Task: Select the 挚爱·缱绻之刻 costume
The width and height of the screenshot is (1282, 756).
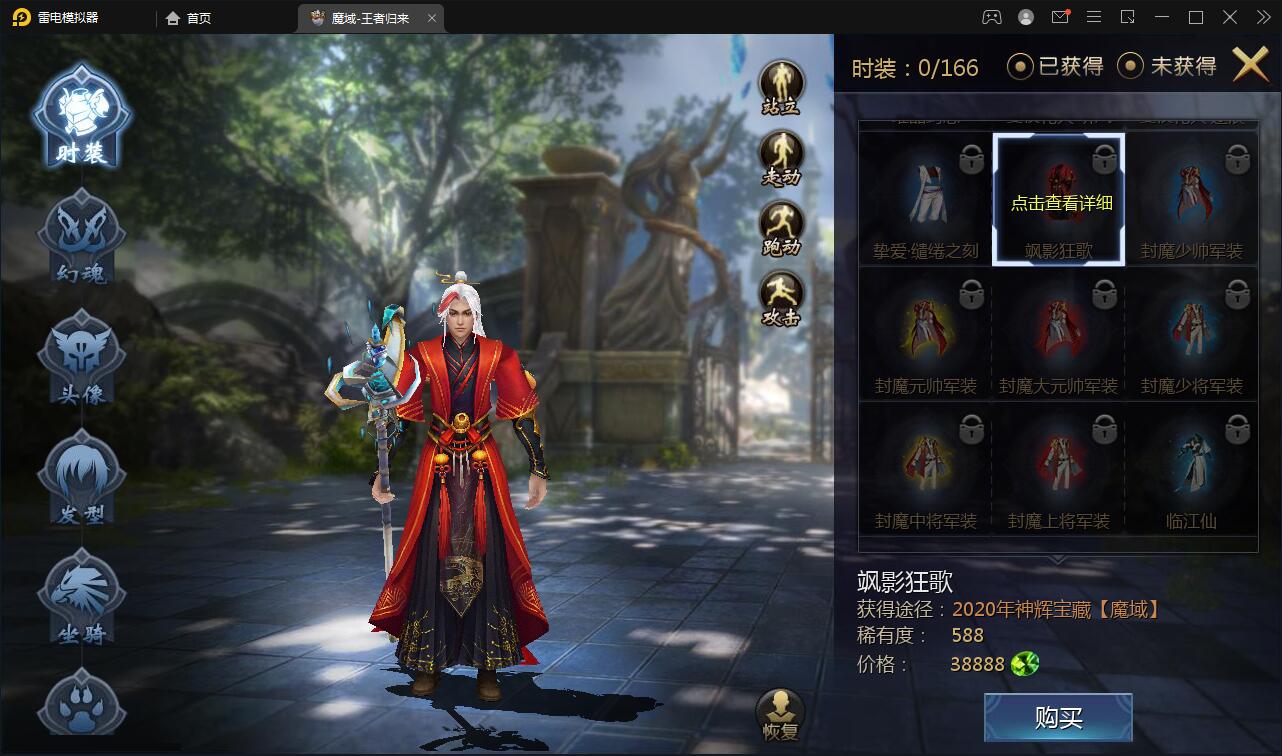Action: pyautogui.click(x=926, y=200)
